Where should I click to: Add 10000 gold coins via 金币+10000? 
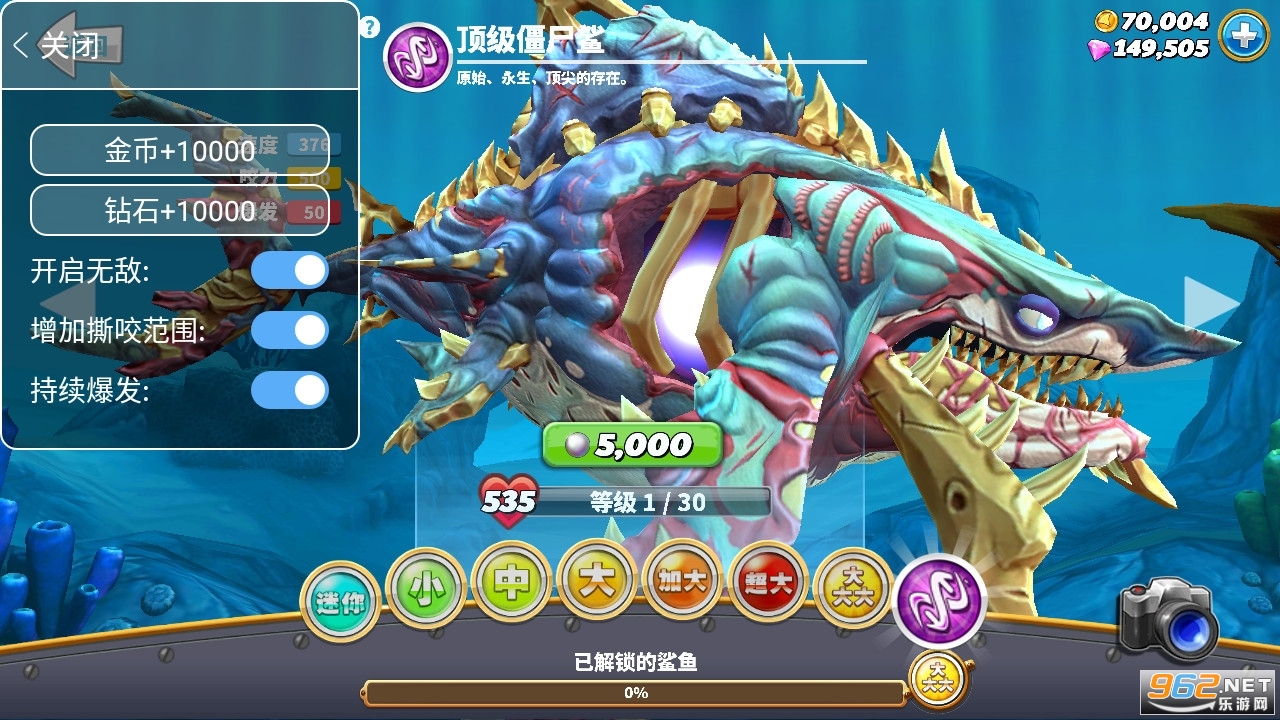click(x=180, y=150)
